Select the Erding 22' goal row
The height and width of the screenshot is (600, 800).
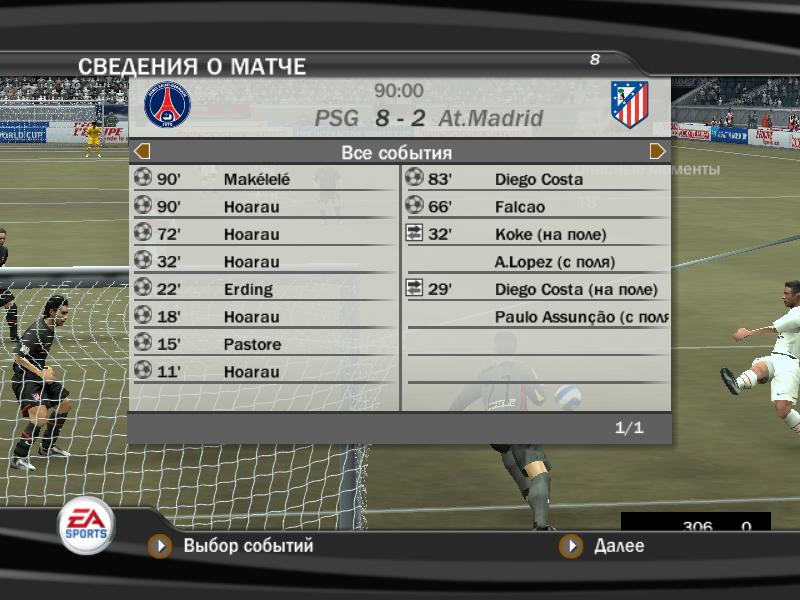pos(264,290)
